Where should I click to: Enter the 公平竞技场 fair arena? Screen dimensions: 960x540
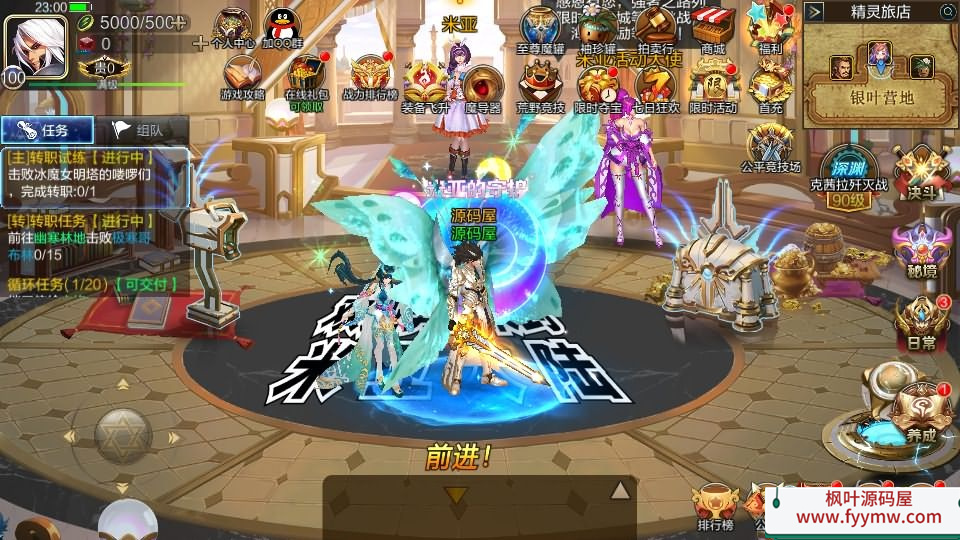coord(770,145)
